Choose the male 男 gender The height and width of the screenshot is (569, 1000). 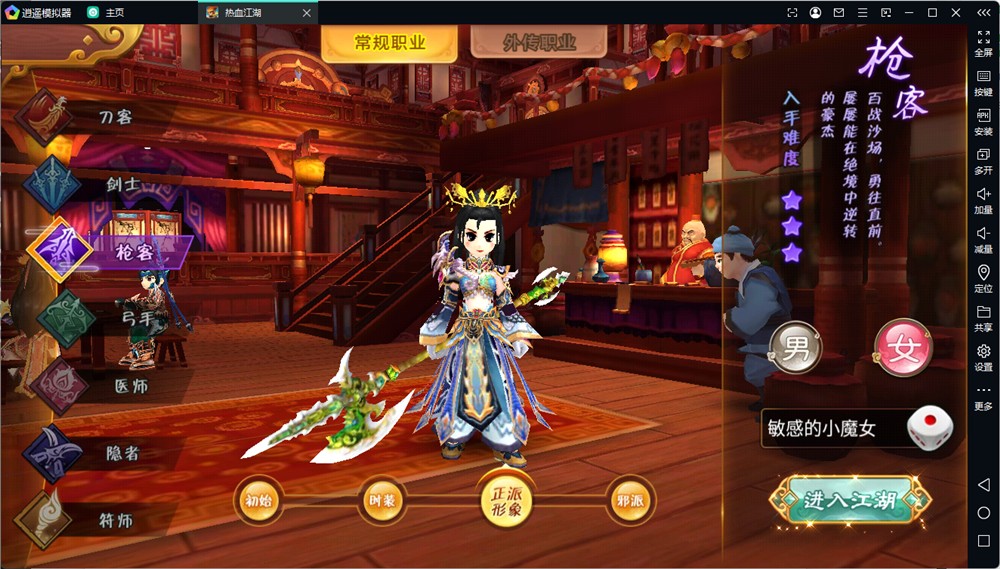point(796,349)
